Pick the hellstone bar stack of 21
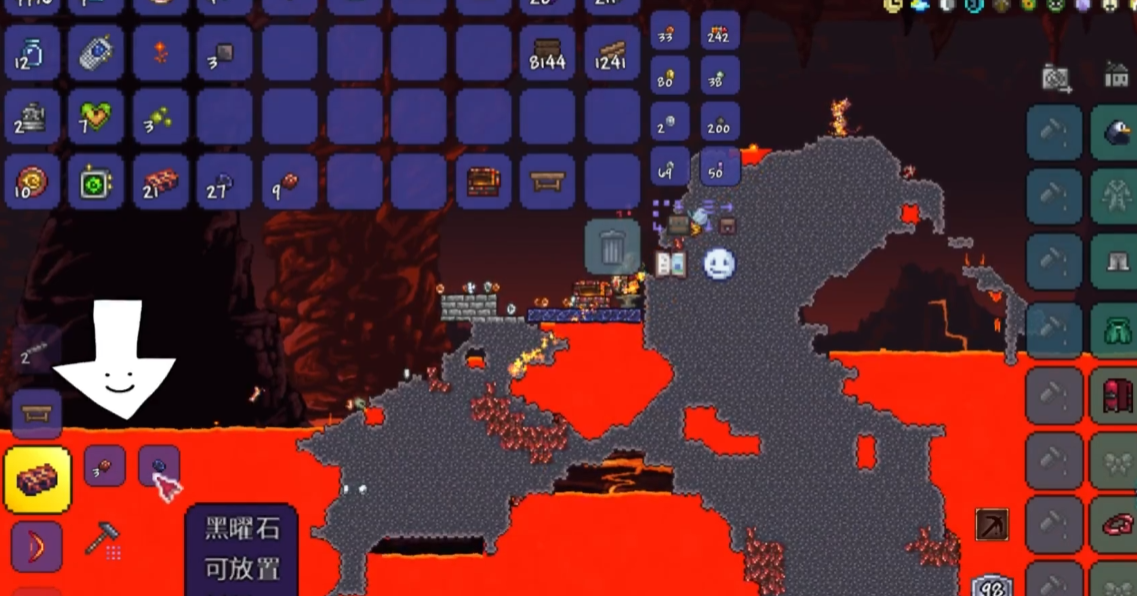 pos(160,181)
